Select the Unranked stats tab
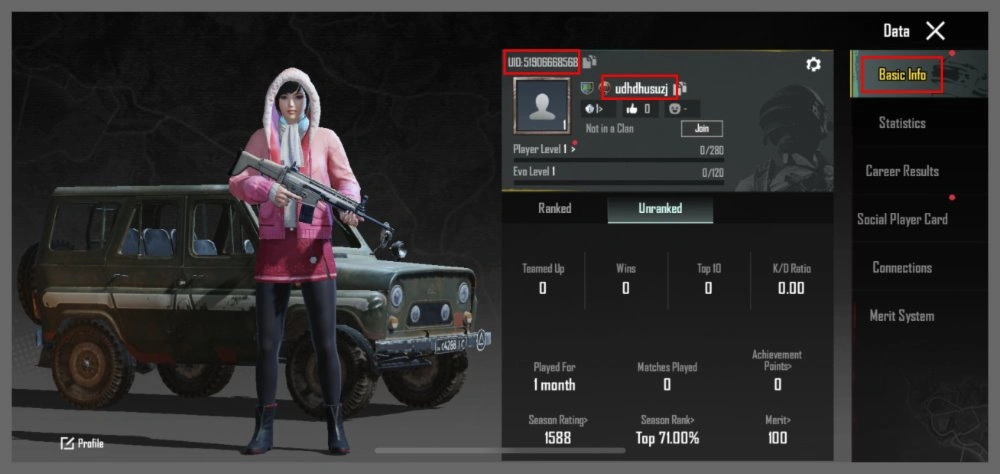The height and width of the screenshot is (474, 1000). 660,209
